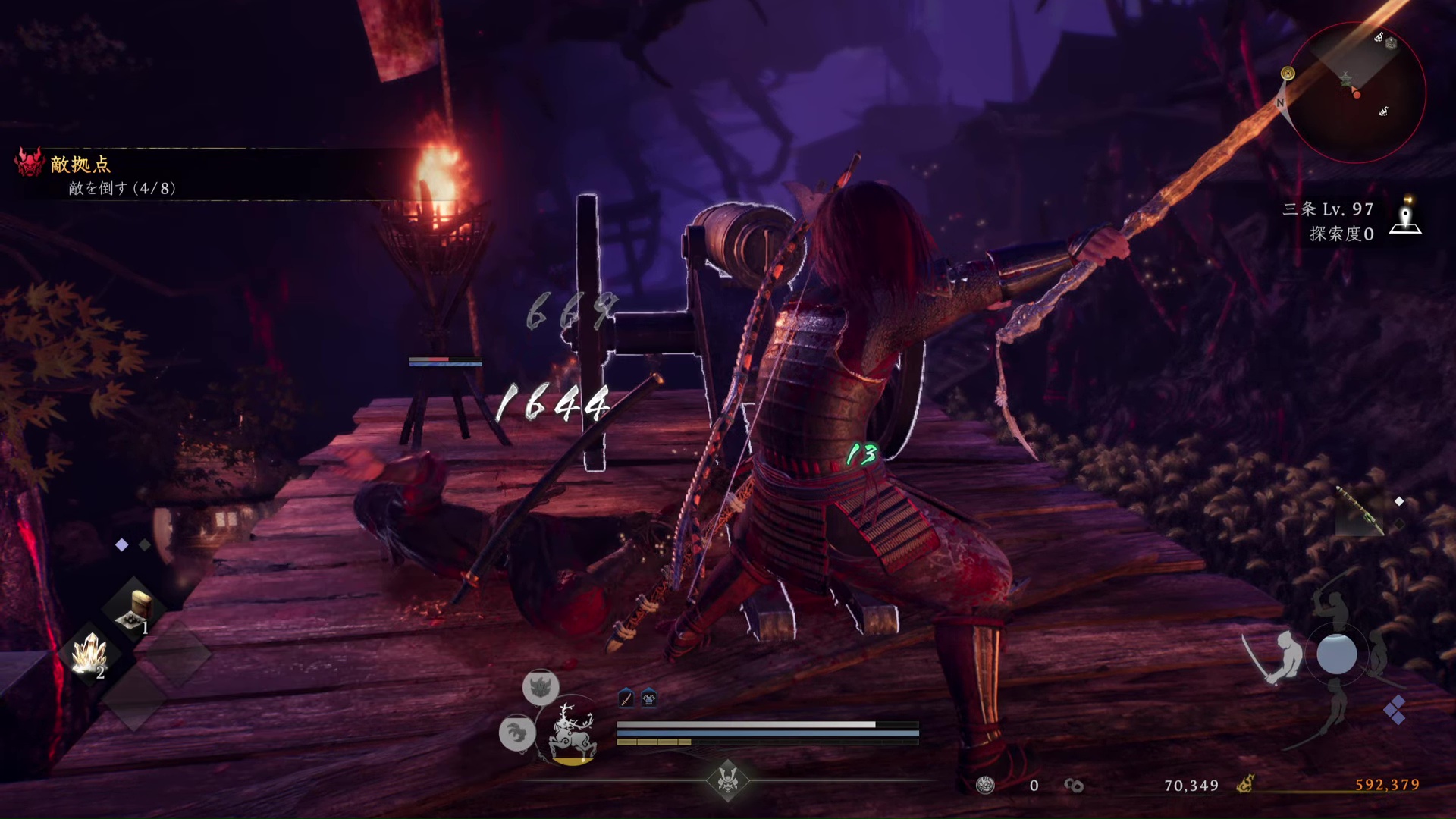Viewport: 1456px width, 819px height.
Task: Trigger the claw yokai ability
Action: point(517,733)
